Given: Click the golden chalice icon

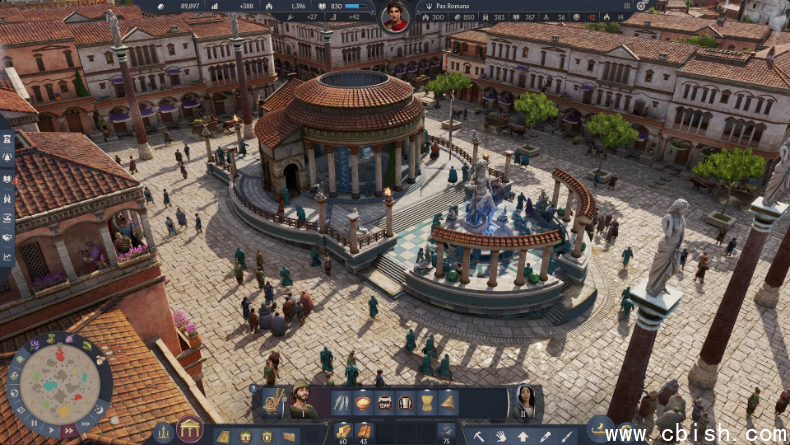Looking at the screenshot, I should (x=426, y=402).
